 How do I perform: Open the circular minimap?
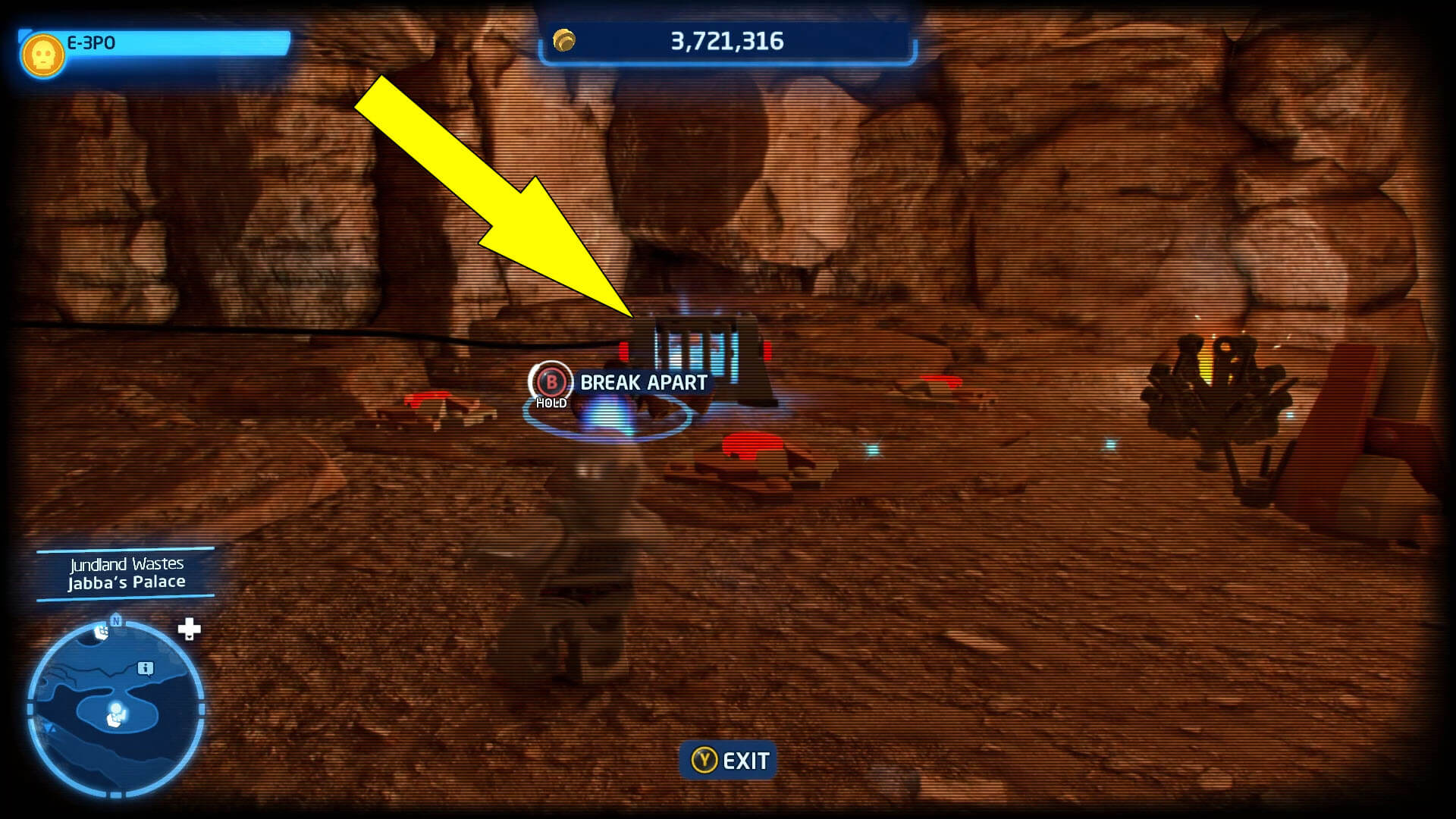pyautogui.click(x=116, y=708)
